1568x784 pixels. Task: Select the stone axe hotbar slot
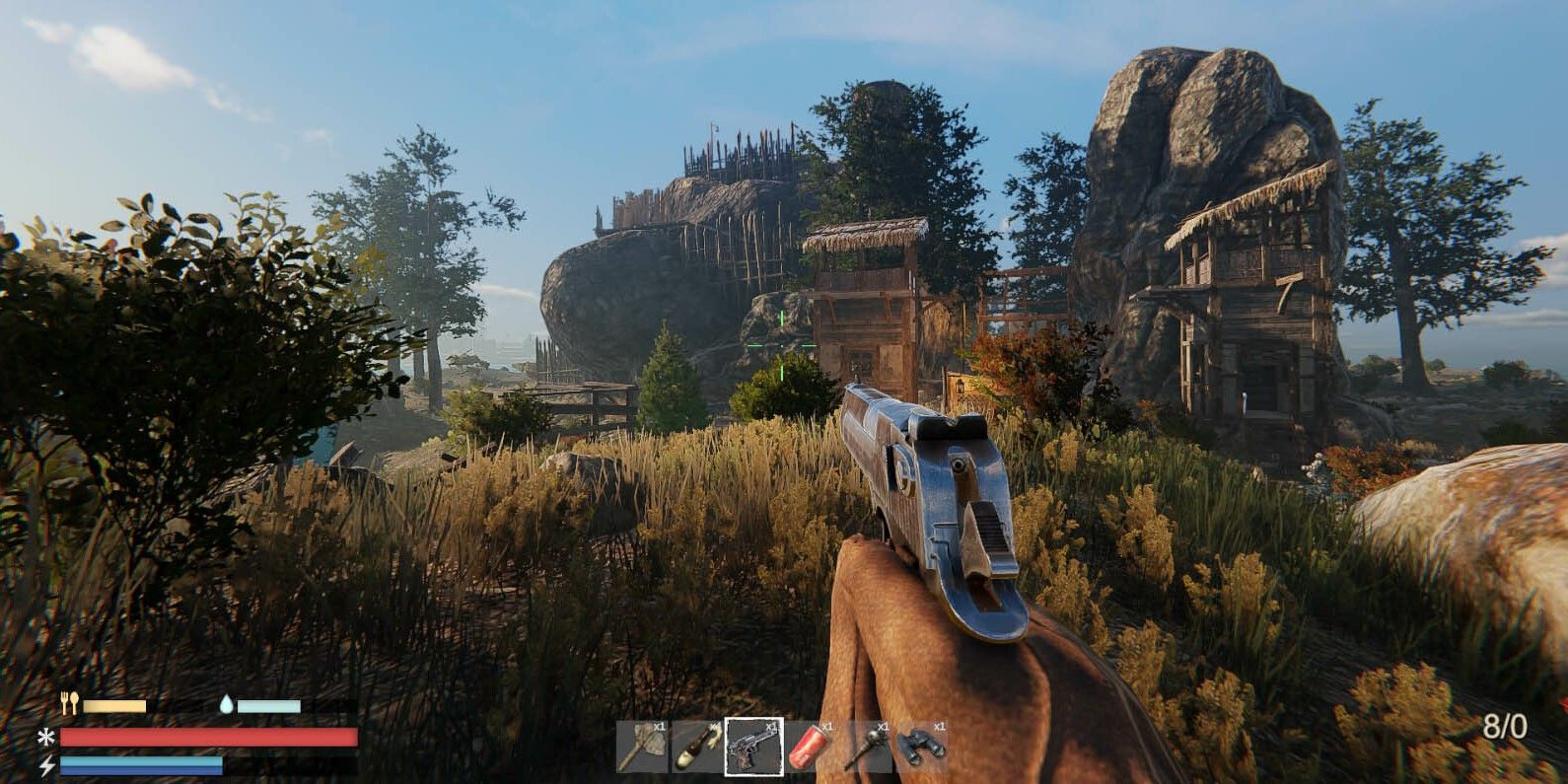click(x=642, y=748)
